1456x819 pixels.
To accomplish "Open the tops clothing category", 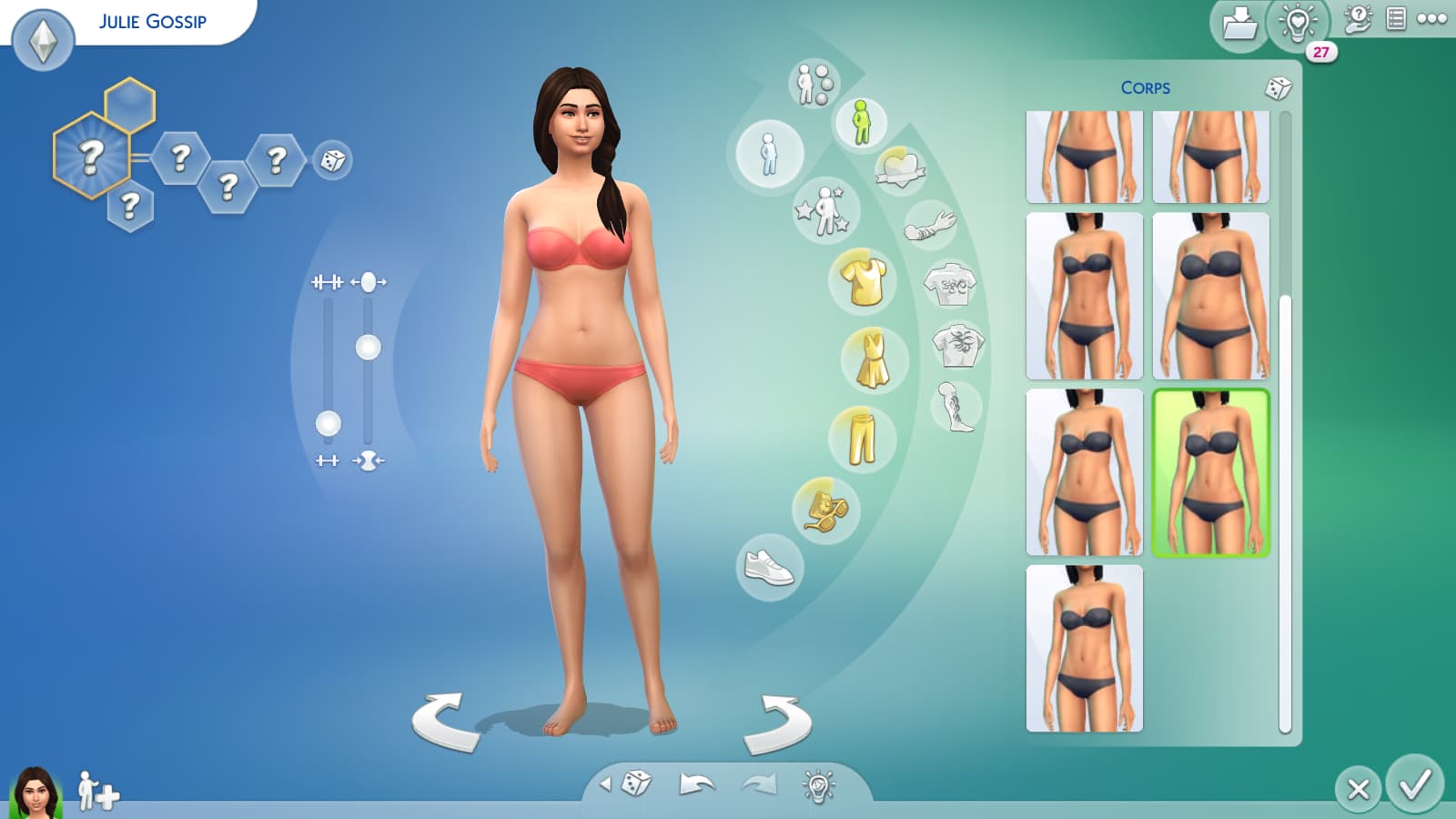I will point(863,280).
